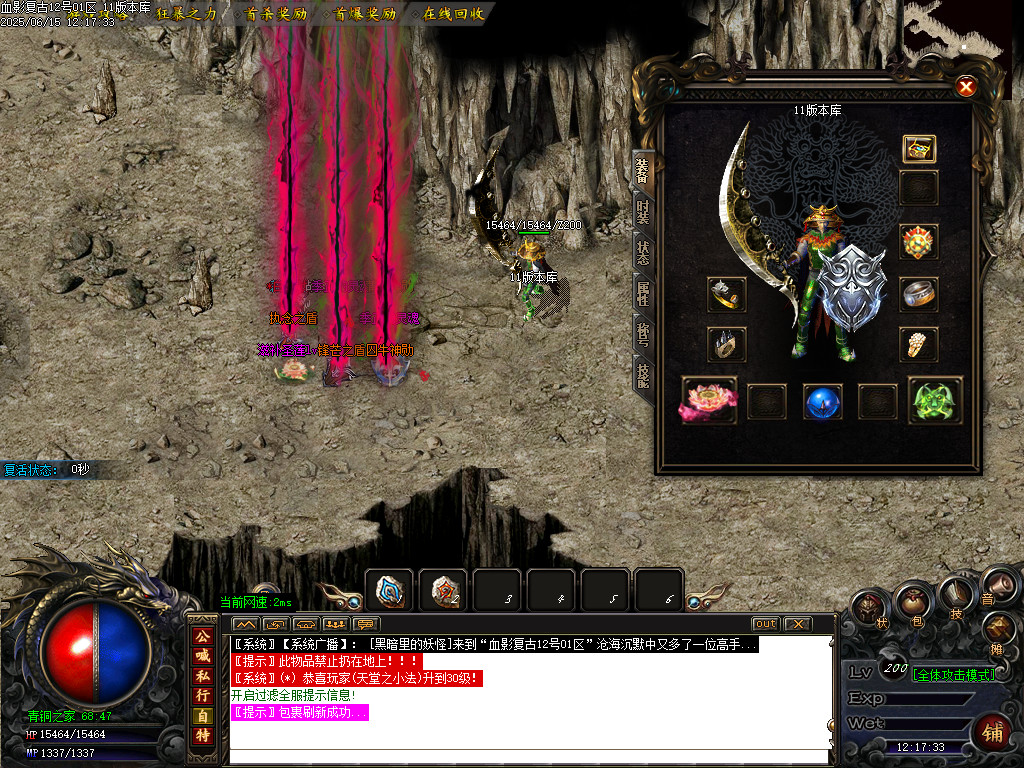Use the blue rune stone in hotbar slot 1

point(390,590)
